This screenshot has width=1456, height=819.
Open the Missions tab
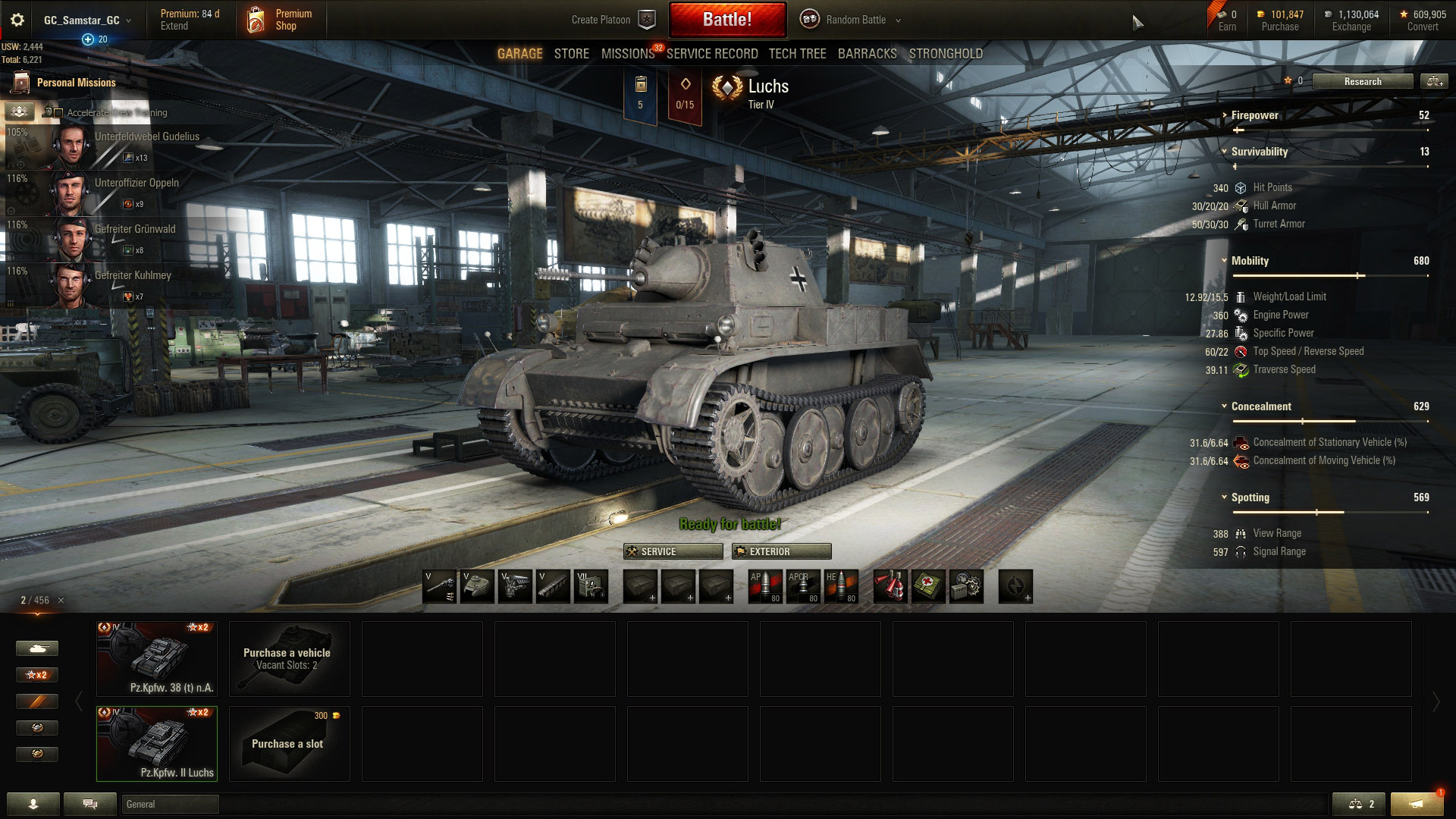click(x=627, y=54)
